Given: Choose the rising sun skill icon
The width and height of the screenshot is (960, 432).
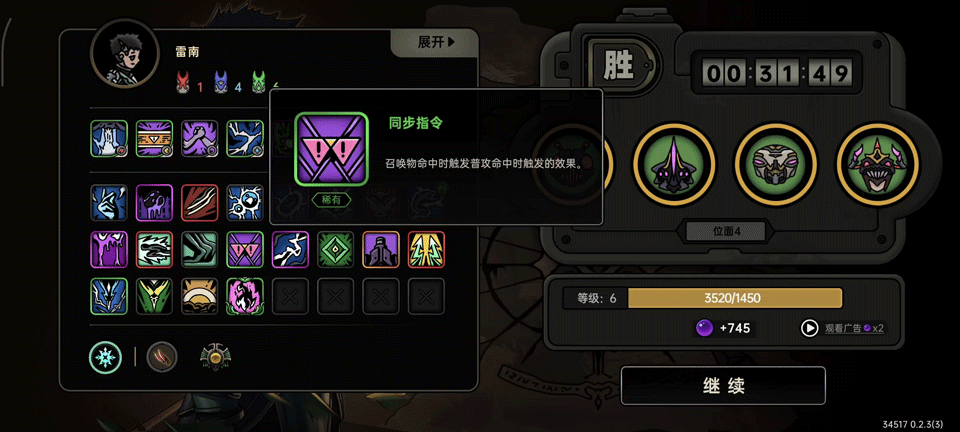Looking at the screenshot, I should 200,296.
